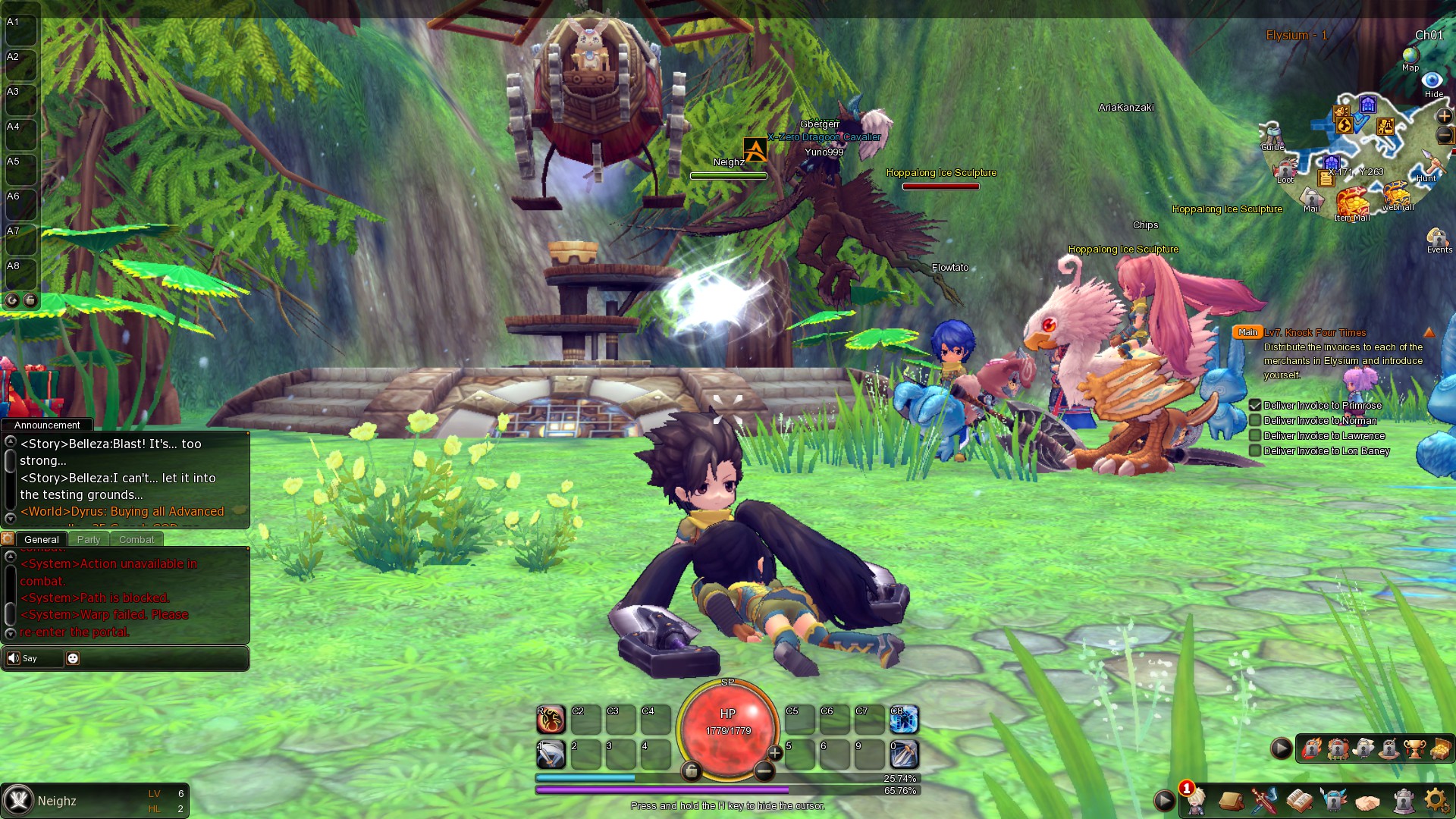This screenshot has height=819, width=1456.
Task: Check the Deliver Invoice to Norman quest box
Action: [x=1256, y=420]
